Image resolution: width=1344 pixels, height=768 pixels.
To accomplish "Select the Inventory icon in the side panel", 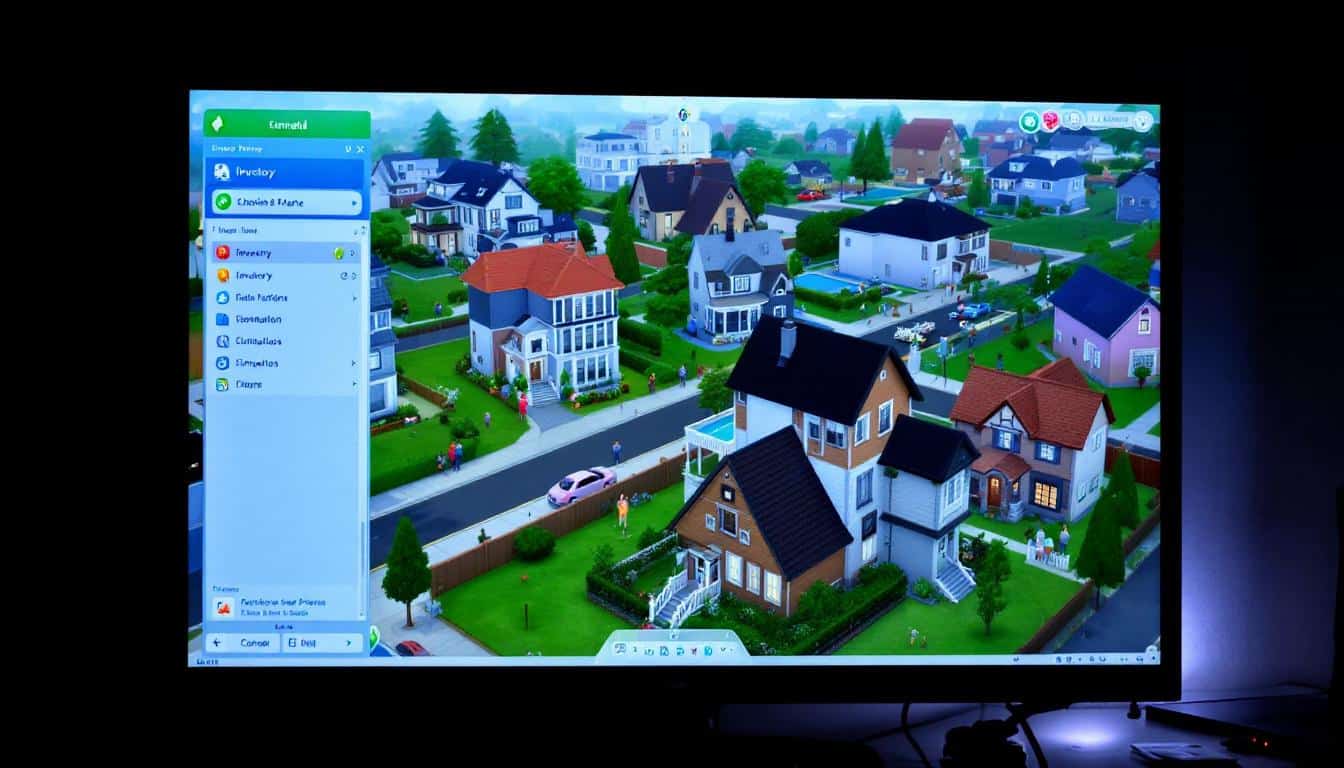I will coord(222,276).
